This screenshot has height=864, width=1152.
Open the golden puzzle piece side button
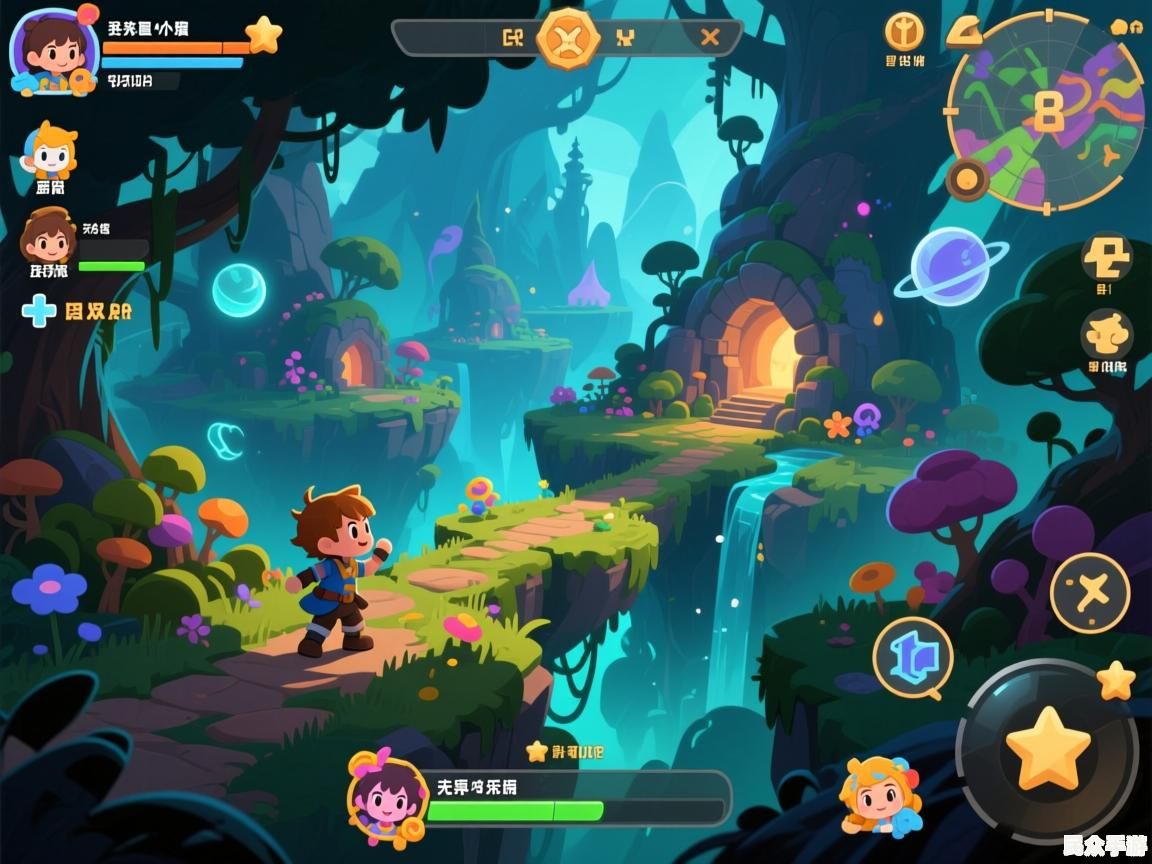1106,333
